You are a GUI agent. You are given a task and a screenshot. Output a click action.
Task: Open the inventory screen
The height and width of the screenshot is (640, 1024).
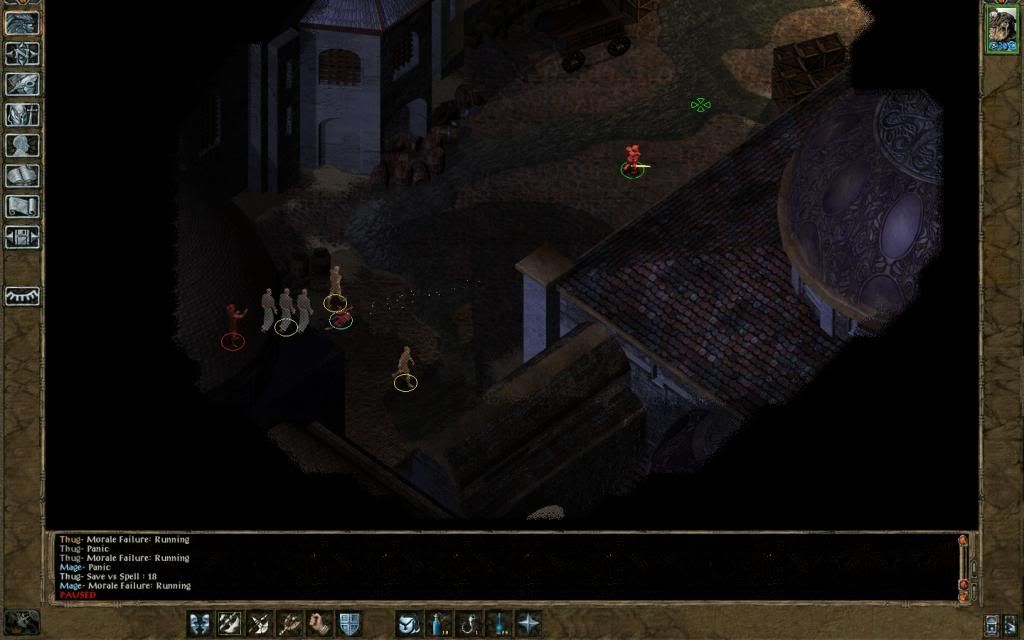point(22,115)
